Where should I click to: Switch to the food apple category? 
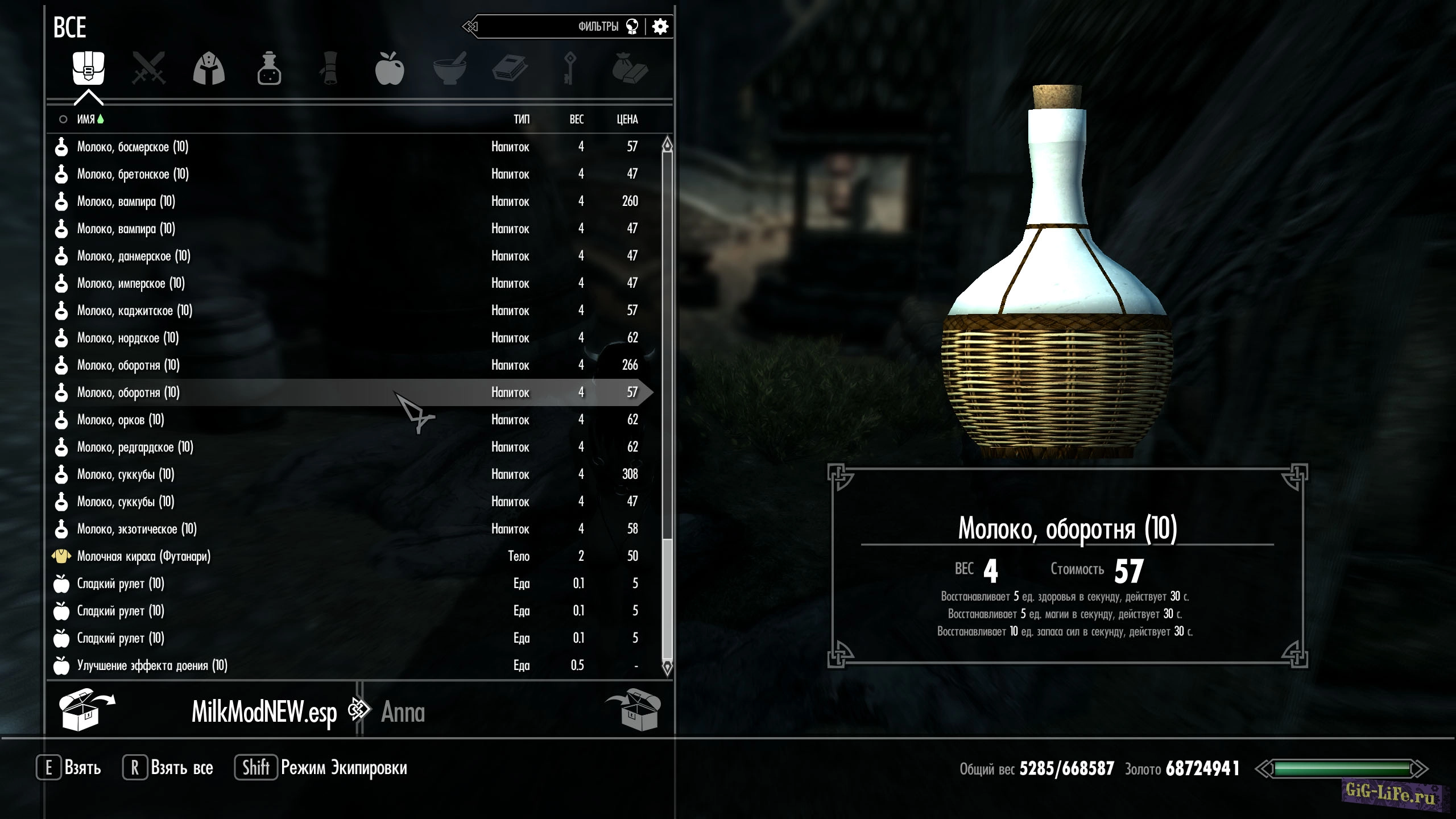[x=390, y=69]
